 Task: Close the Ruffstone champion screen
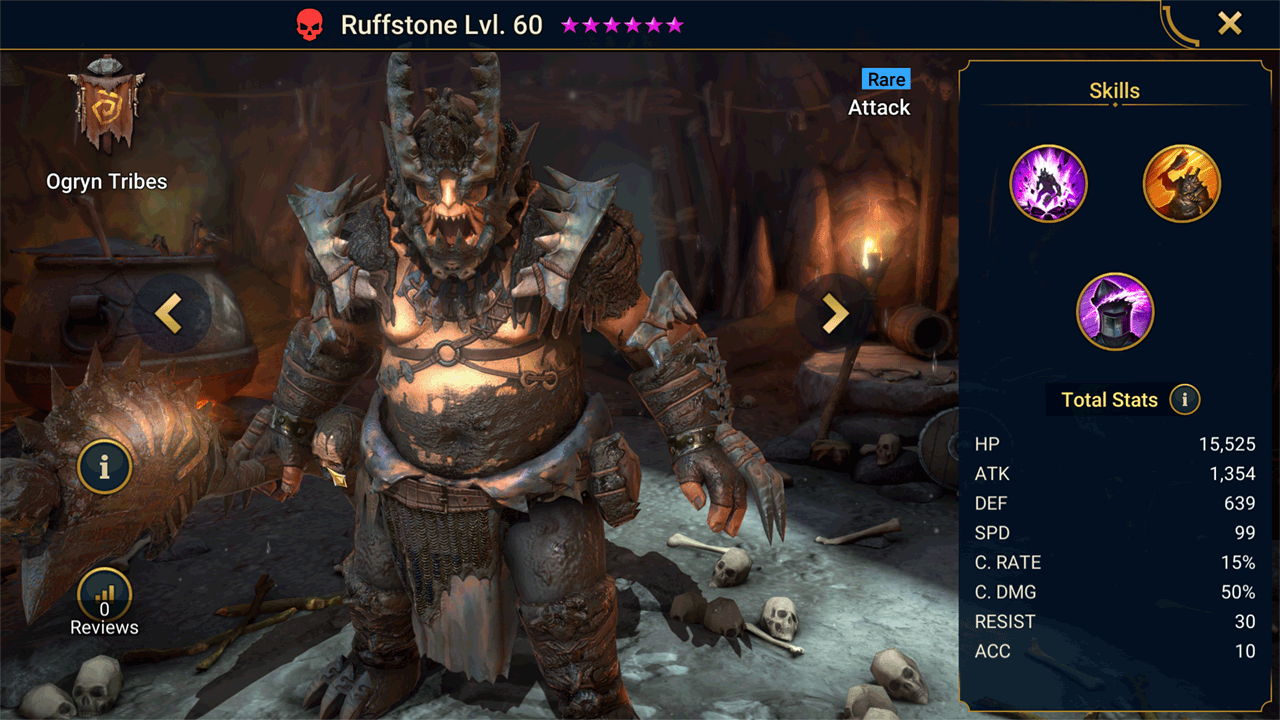point(1229,24)
